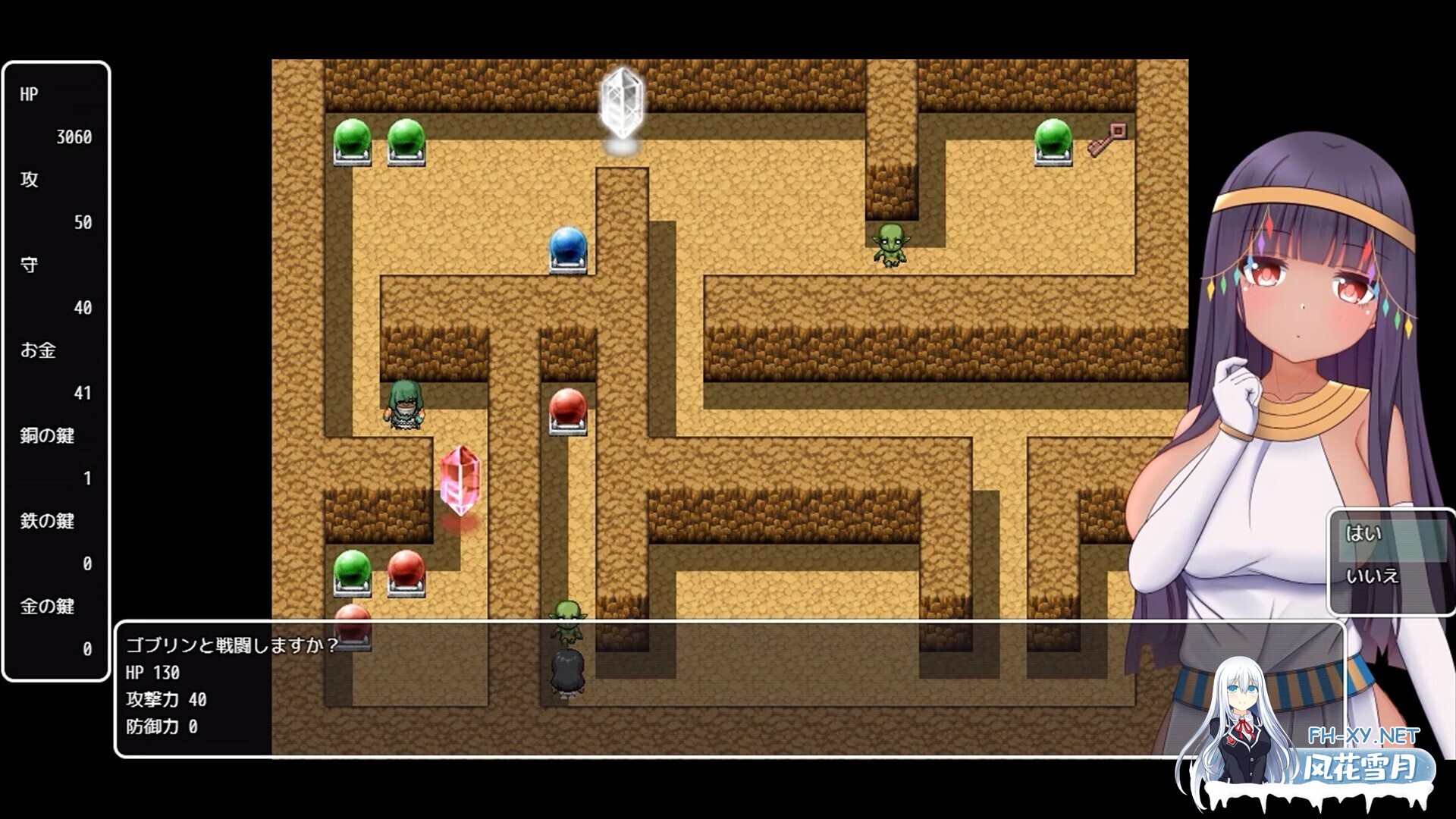Click the pink crystal in the maze
This screenshot has width=1456, height=819.
[x=460, y=478]
